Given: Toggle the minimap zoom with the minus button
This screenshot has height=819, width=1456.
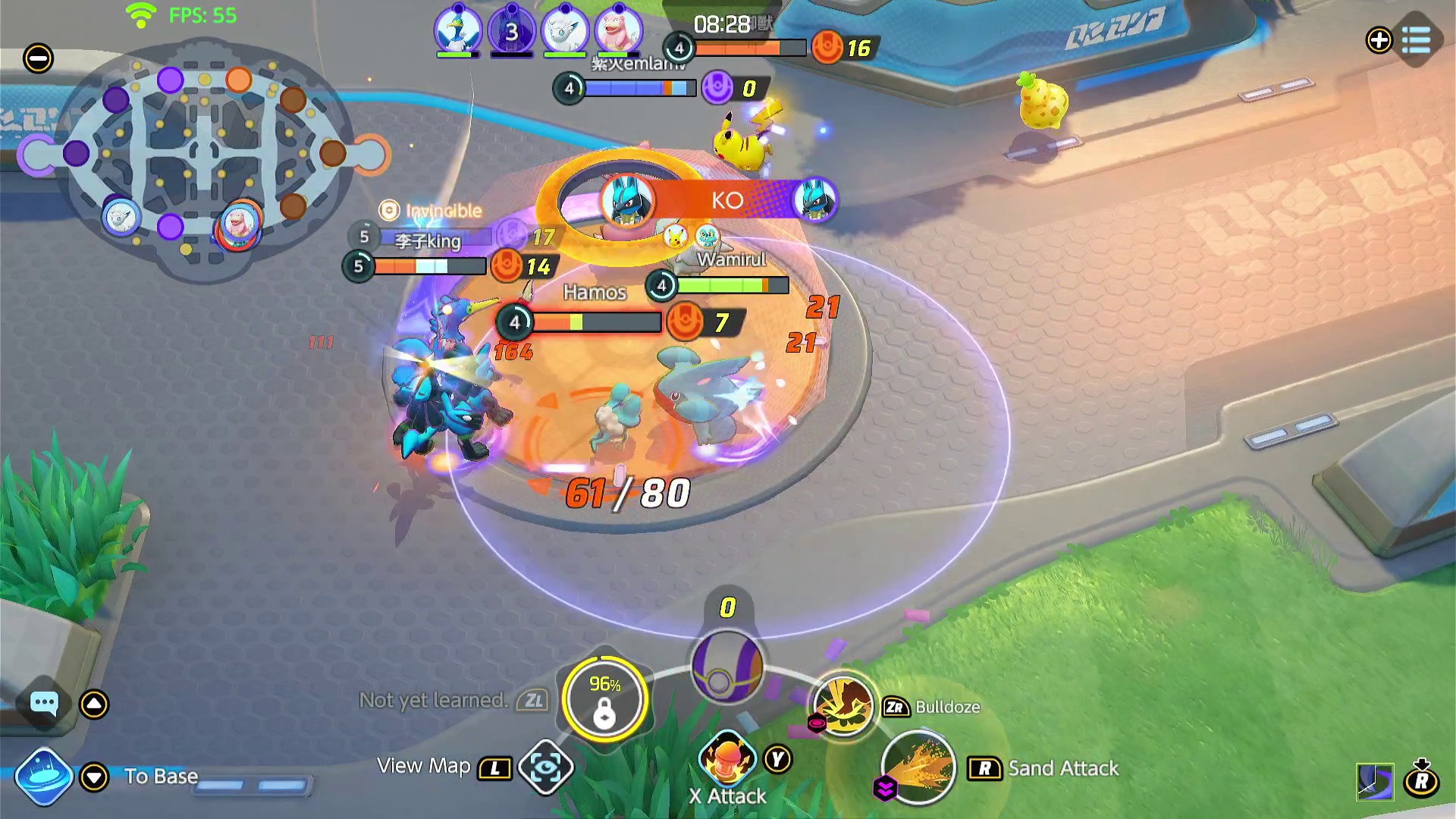Looking at the screenshot, I should [x=39, y=57].
